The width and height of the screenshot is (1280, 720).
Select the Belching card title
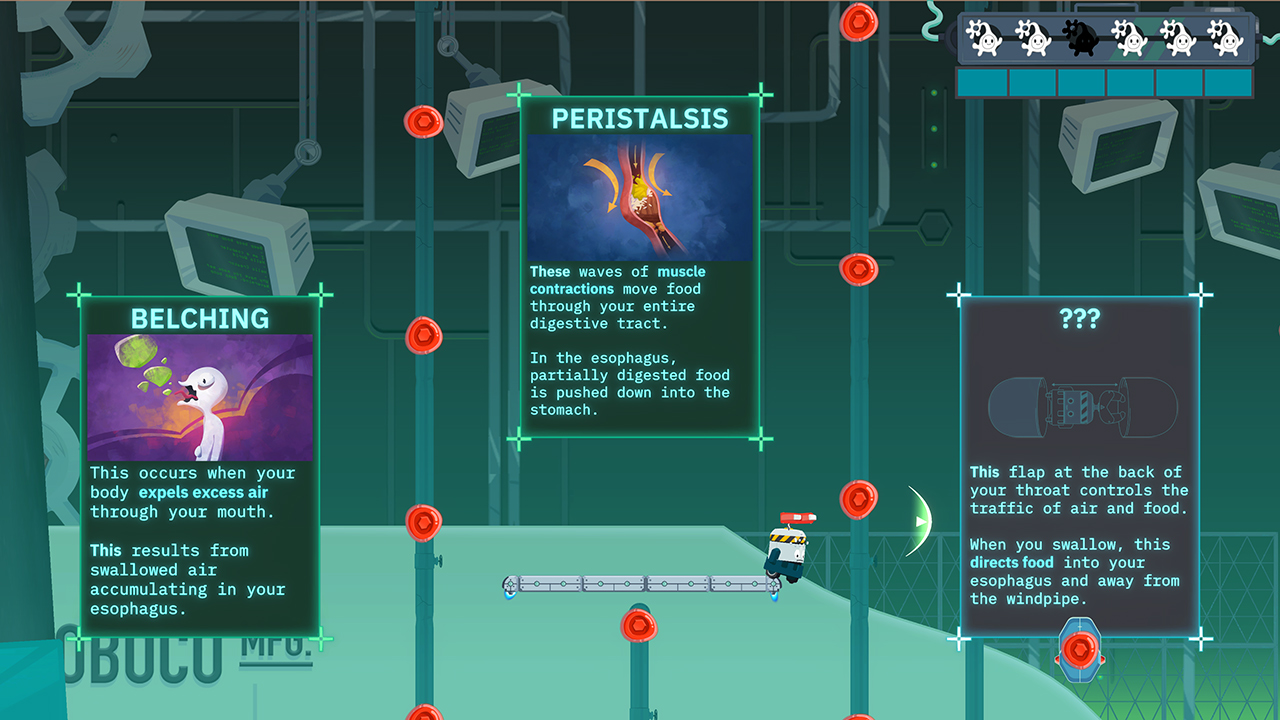[x=199, y=319]
